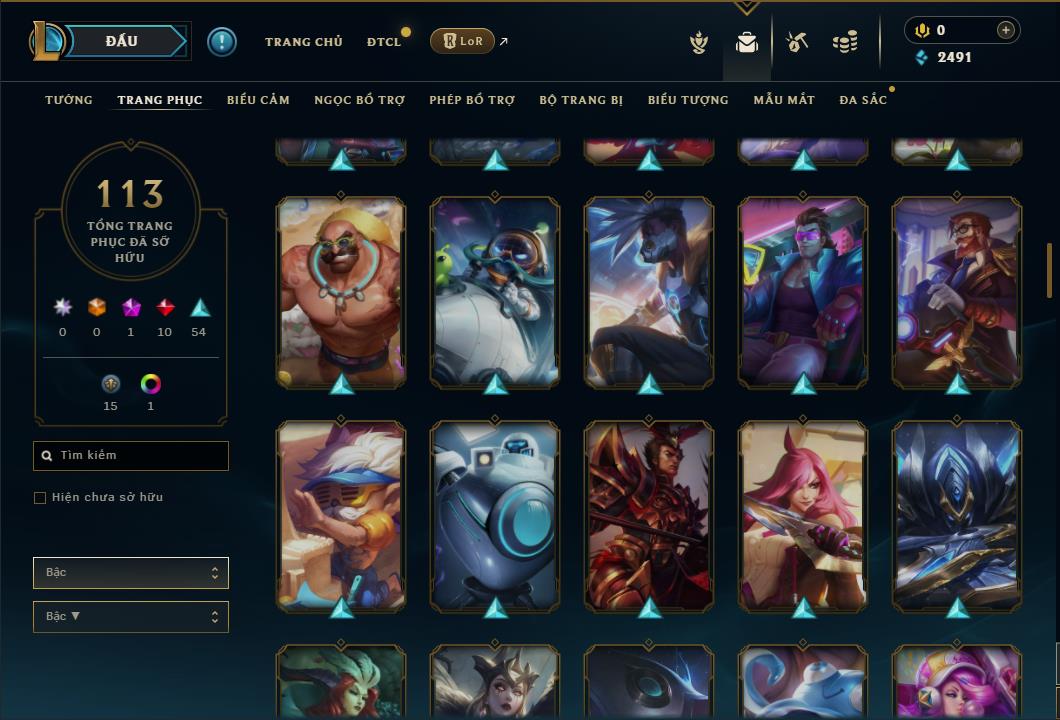Start a match with the ĐẤU button
Viewport: 1060px width, 720px height.
coord(122,41)
